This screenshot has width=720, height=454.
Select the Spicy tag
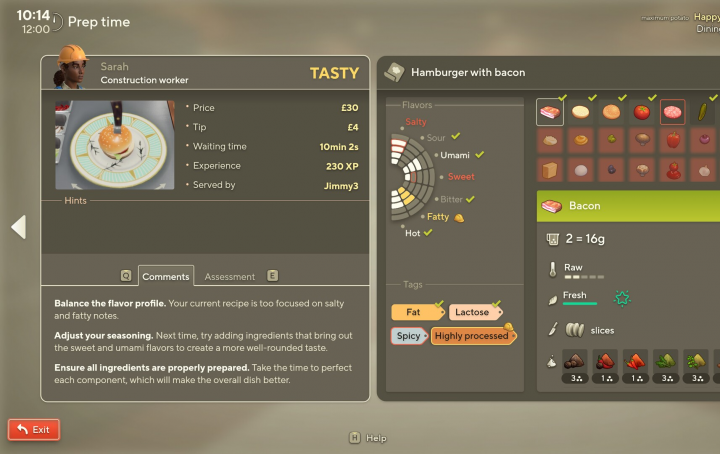[x=407, y=336]
